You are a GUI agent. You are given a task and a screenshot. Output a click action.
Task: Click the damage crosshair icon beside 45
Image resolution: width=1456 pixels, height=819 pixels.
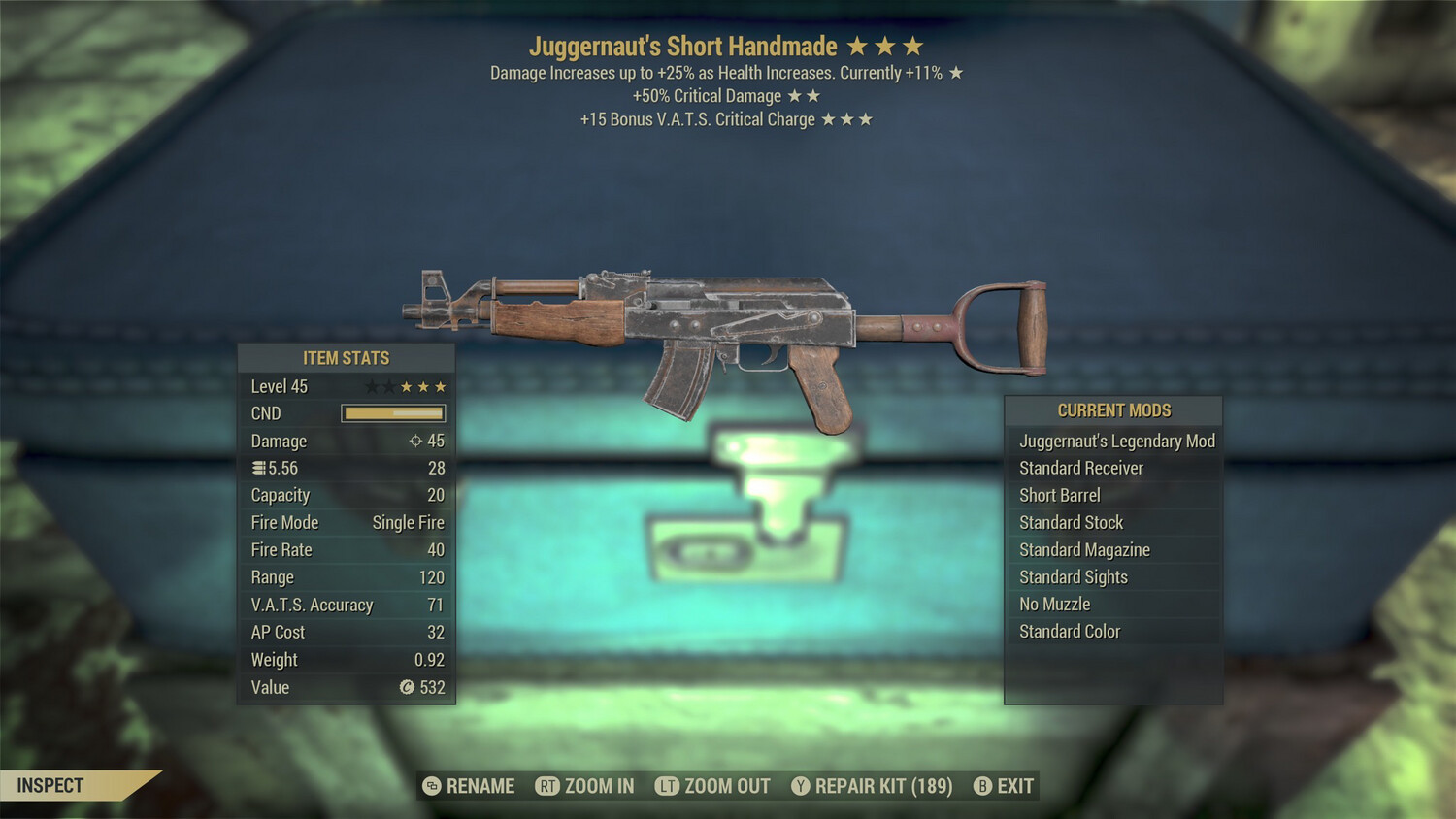pos(416,441)
